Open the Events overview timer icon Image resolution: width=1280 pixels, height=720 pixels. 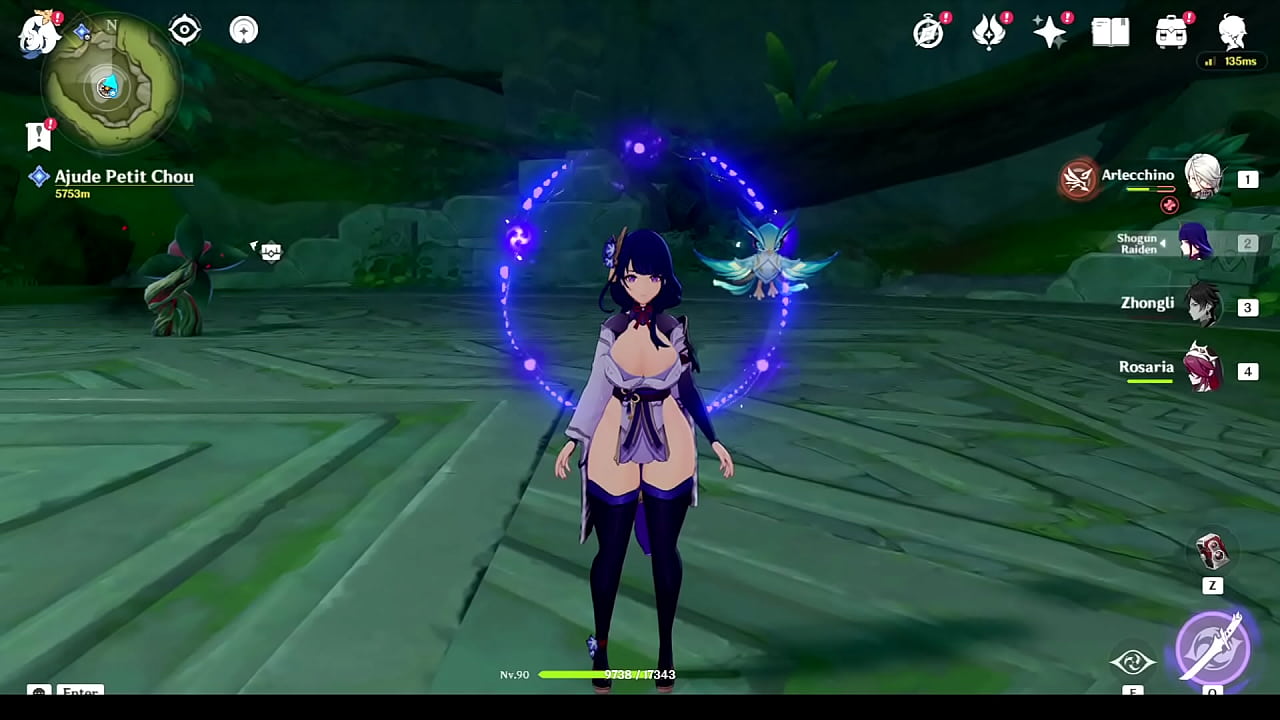[928, 31]
